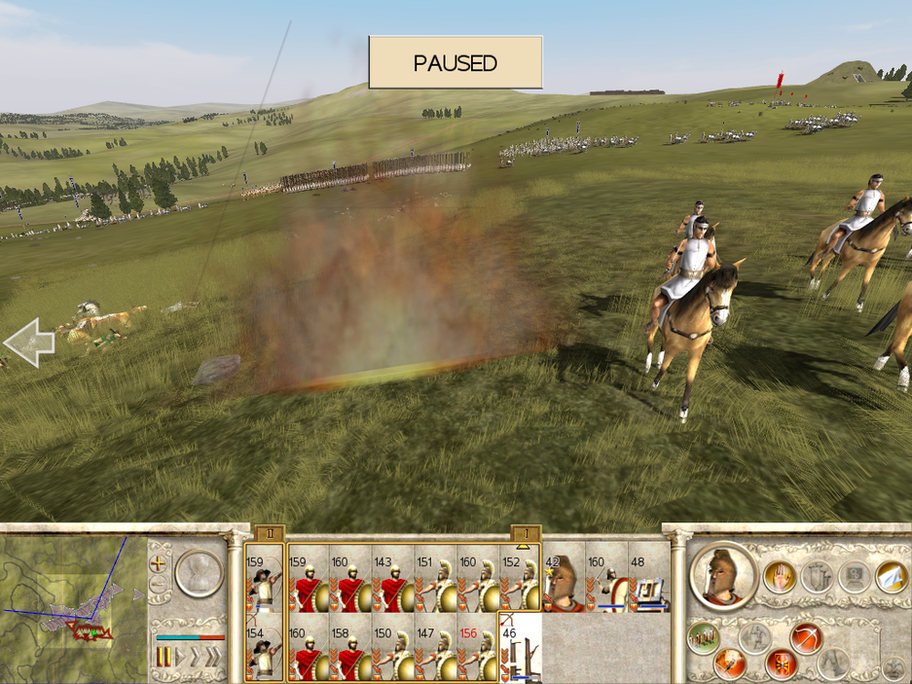Zoom in the minimap with plus button
This screenshot has width=912, height=684.
(158, 563)
